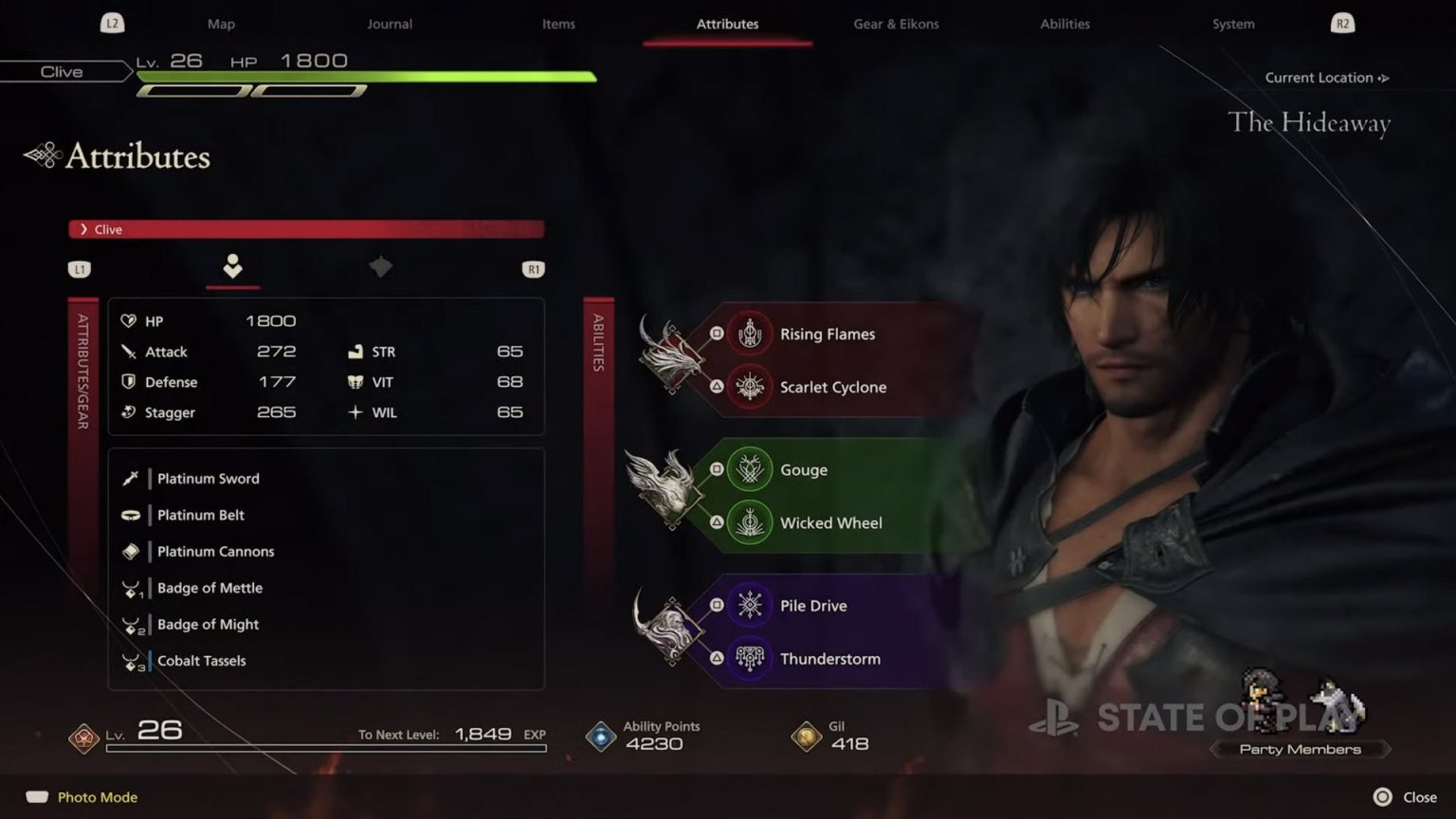Click the L1 page switch indicator
1456x819 pixels.
81,269
